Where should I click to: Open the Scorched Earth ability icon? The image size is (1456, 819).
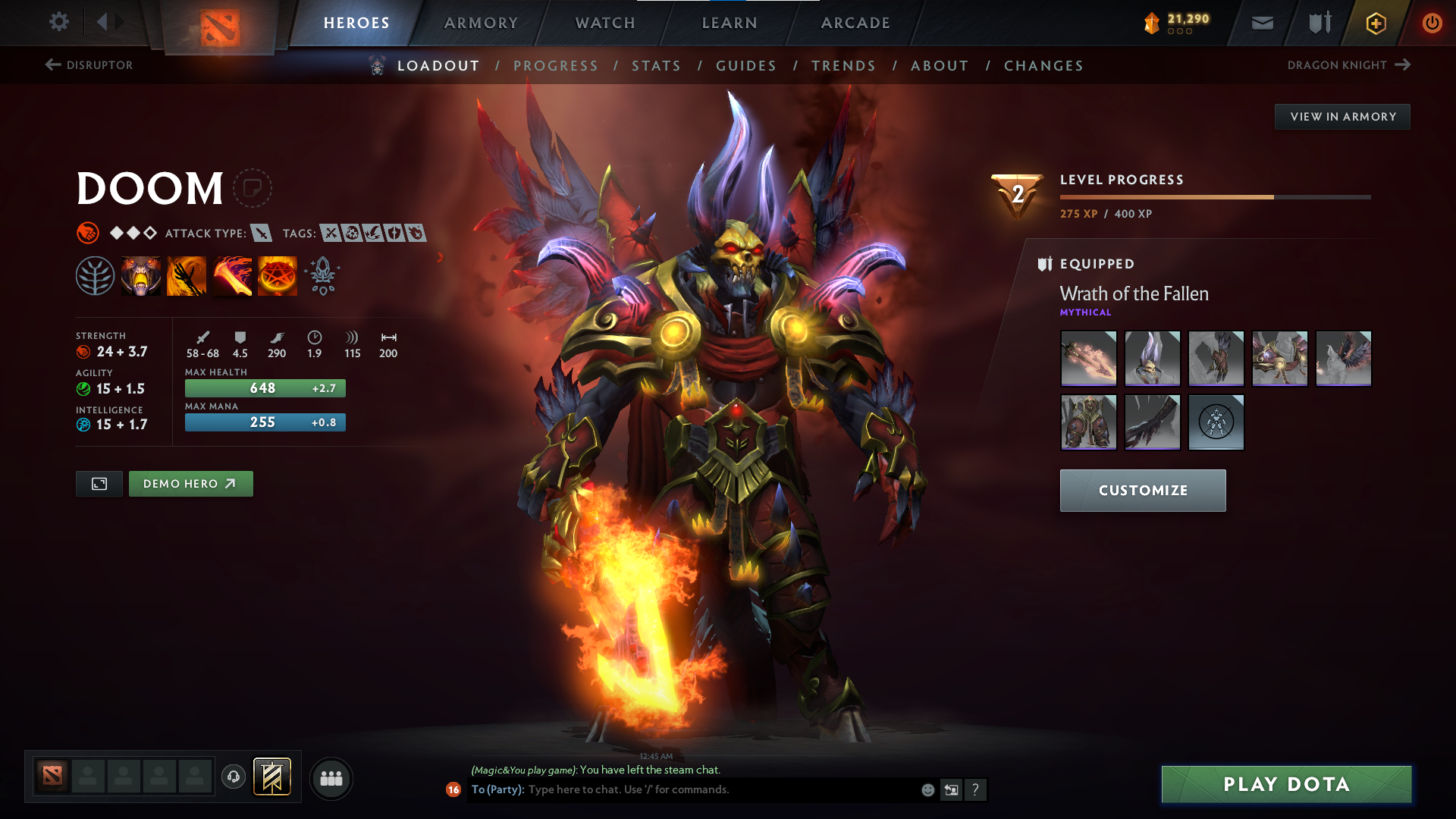(187, 275)
